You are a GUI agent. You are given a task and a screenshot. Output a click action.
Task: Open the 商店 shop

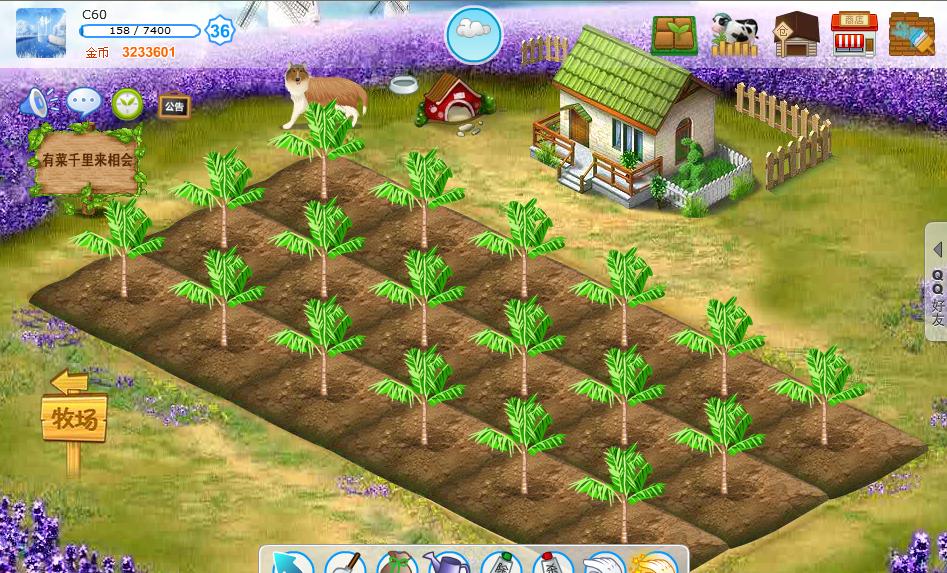tap(853, 34)
